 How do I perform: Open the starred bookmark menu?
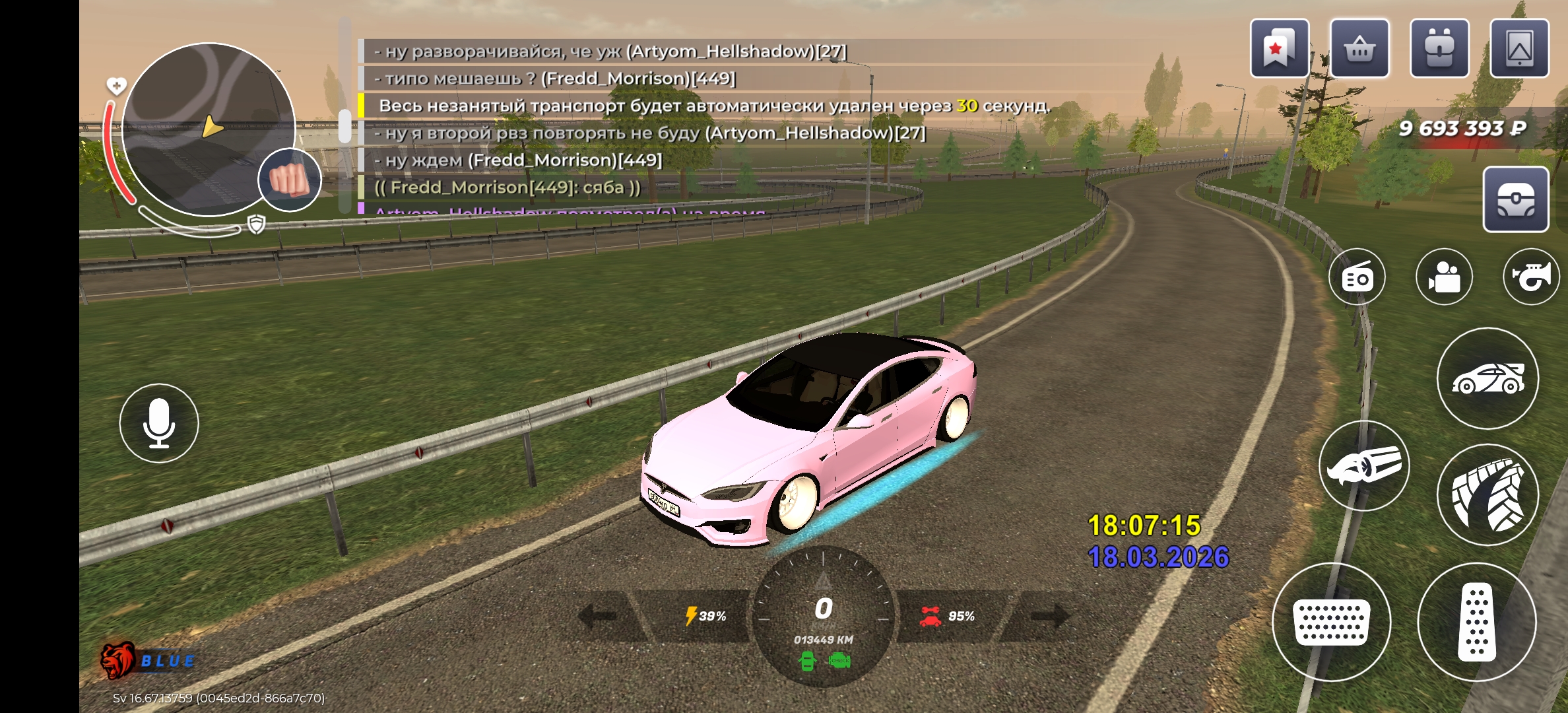pos(1279,48)
